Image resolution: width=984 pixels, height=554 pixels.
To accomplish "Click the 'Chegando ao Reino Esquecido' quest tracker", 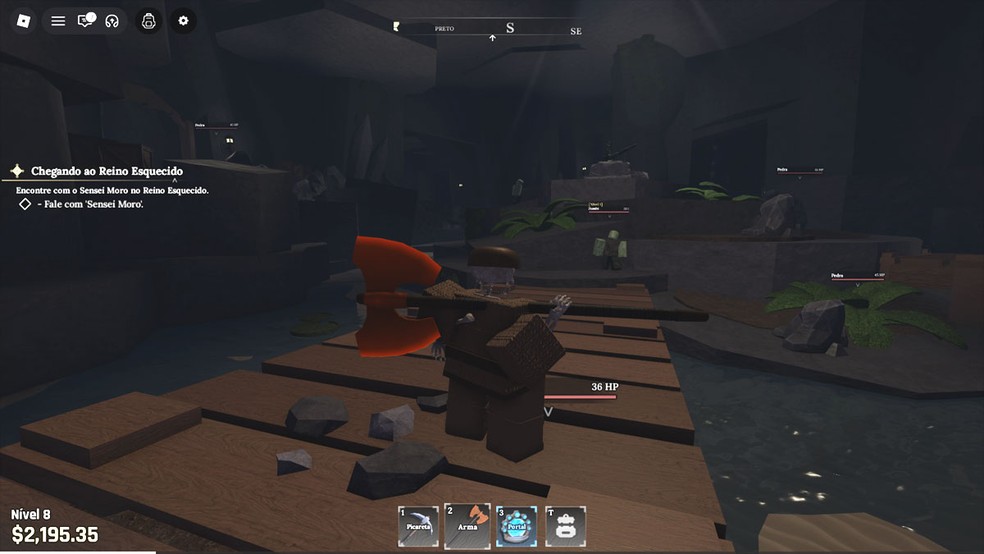I will (106, 171).
